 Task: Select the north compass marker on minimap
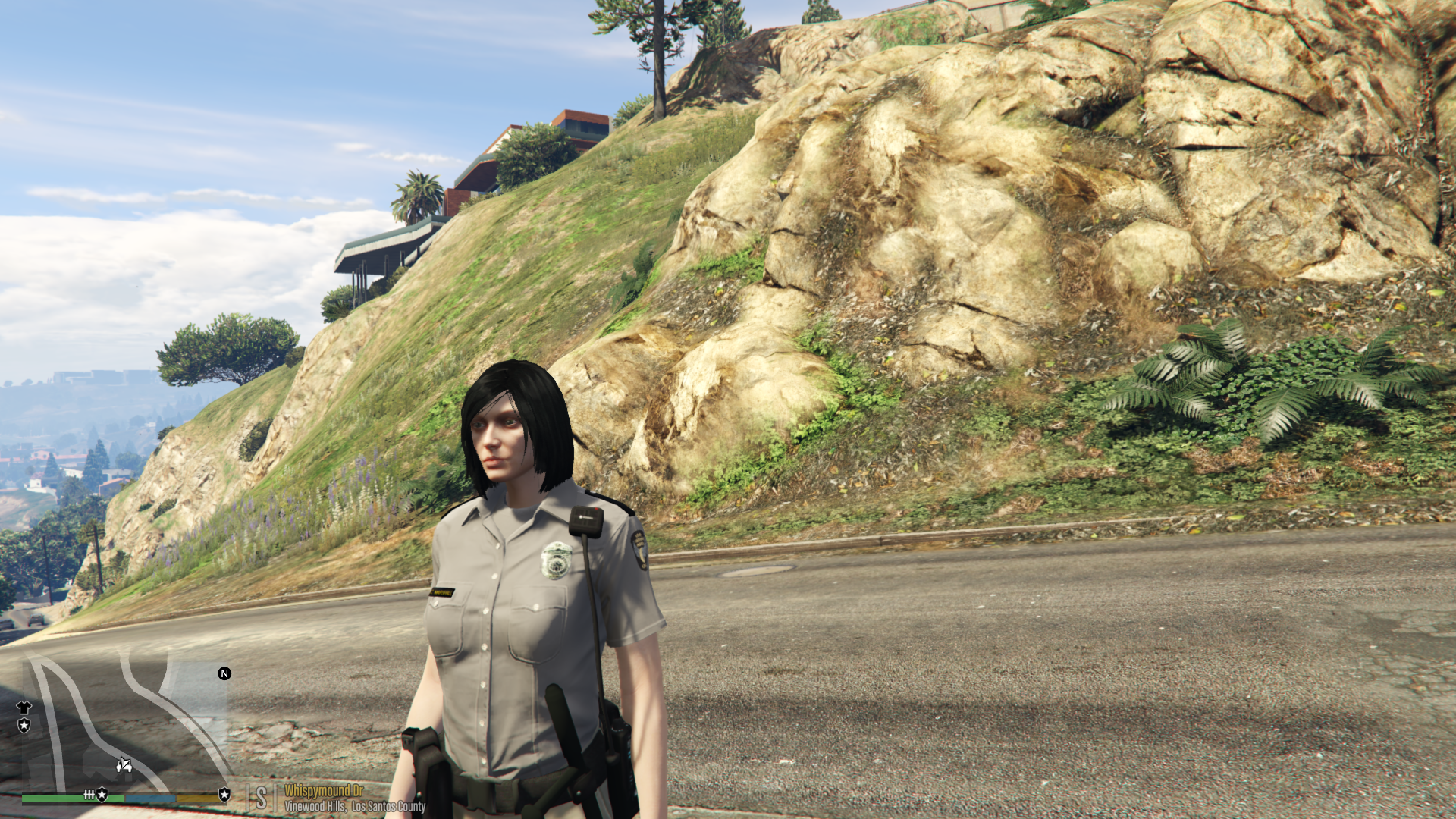coord(224,673)
